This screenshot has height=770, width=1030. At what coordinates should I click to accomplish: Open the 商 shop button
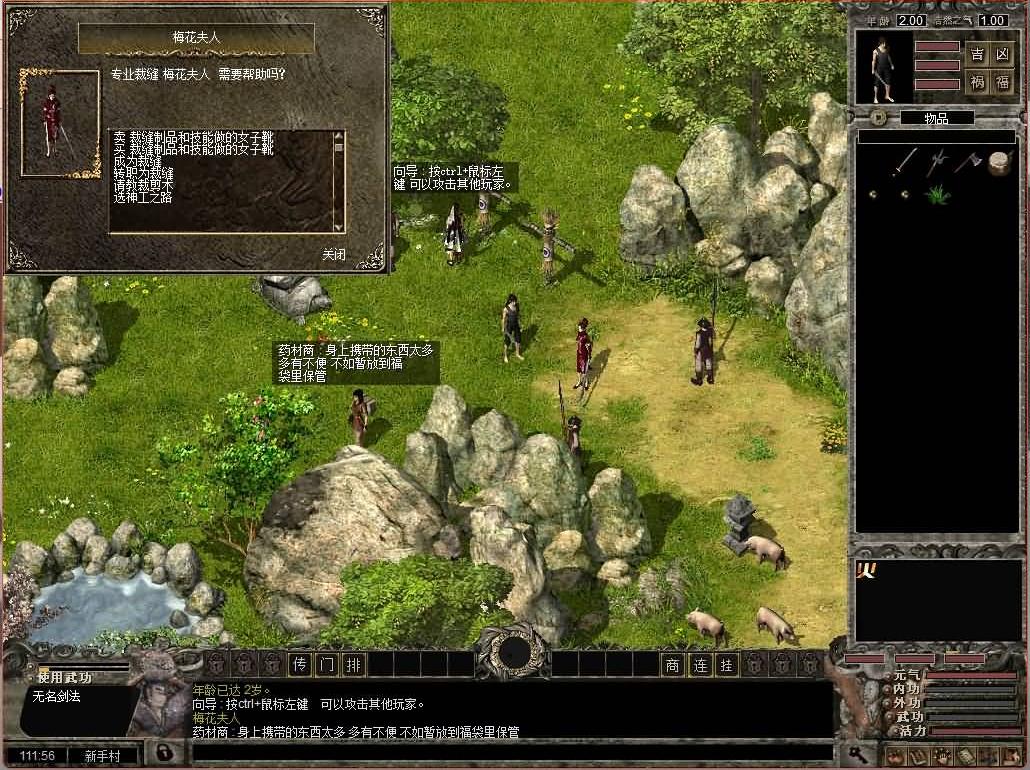tap(673, 664)
